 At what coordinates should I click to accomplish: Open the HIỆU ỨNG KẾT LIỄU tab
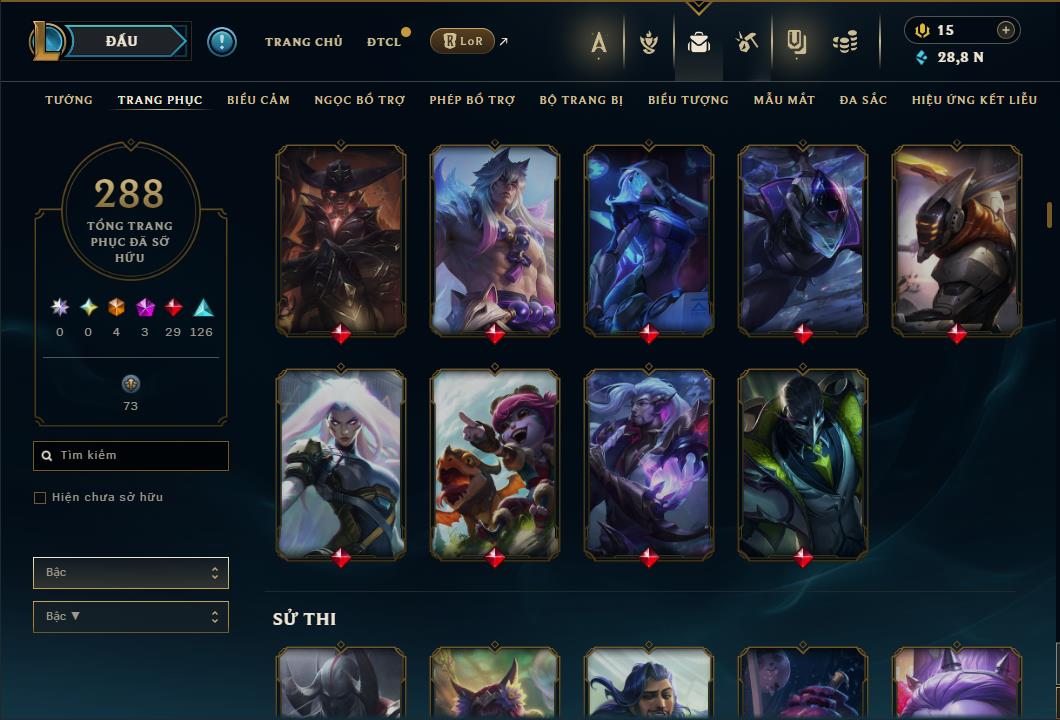(x=974, y=100)
